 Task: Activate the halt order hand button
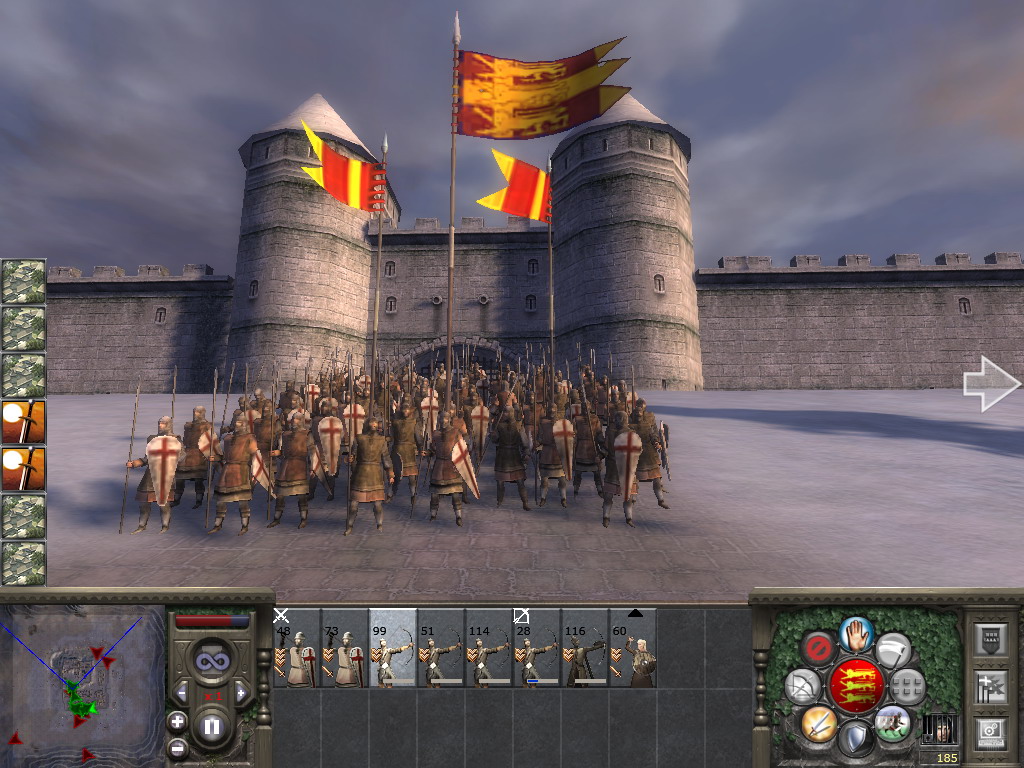(856, 633)
